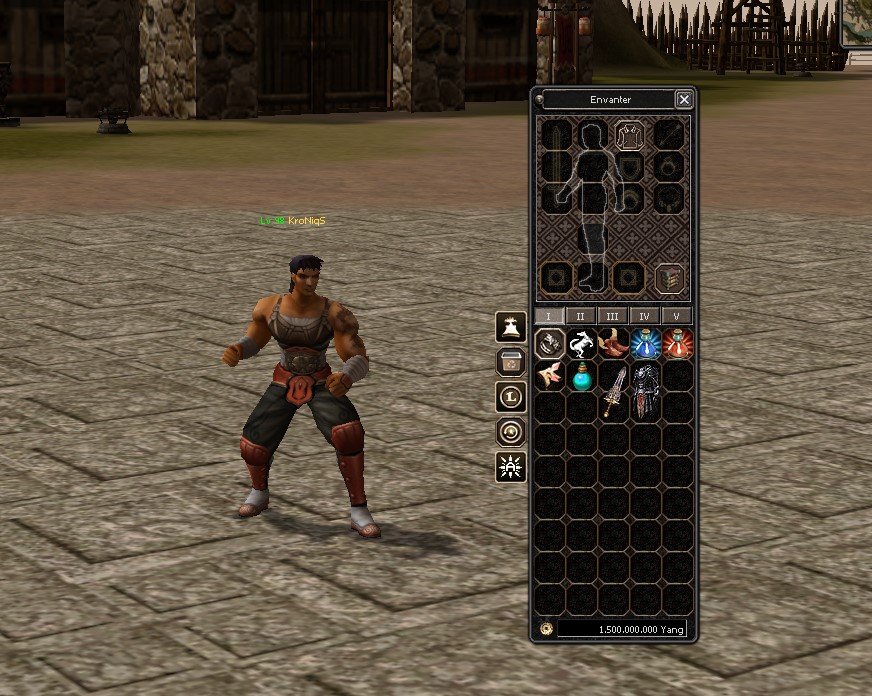872x696 pixels.
Task: Click the silver ring item slot
Action: click(549, 345)
